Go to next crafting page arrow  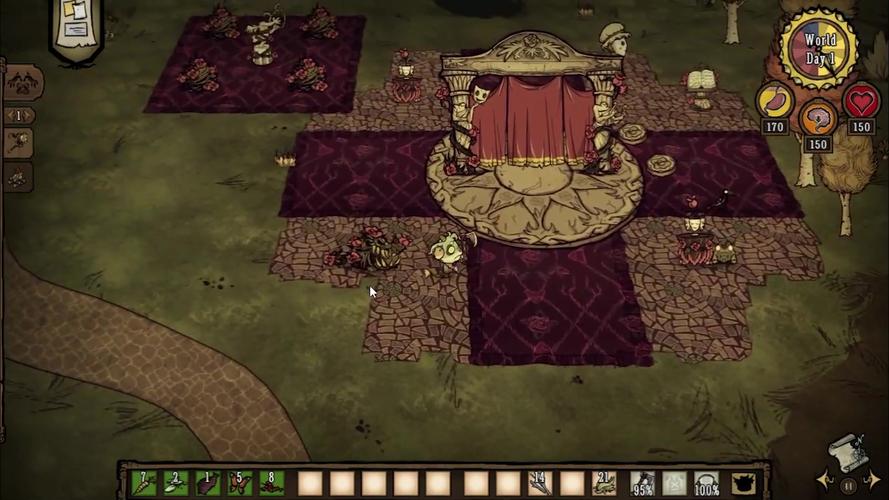click(x=29, y=115)
